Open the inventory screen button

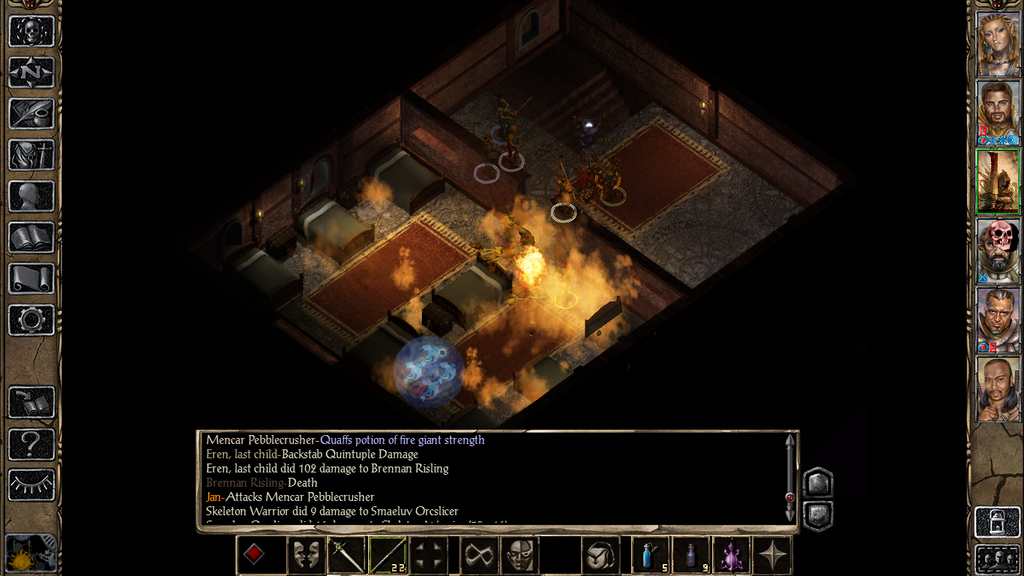[31, 154]
